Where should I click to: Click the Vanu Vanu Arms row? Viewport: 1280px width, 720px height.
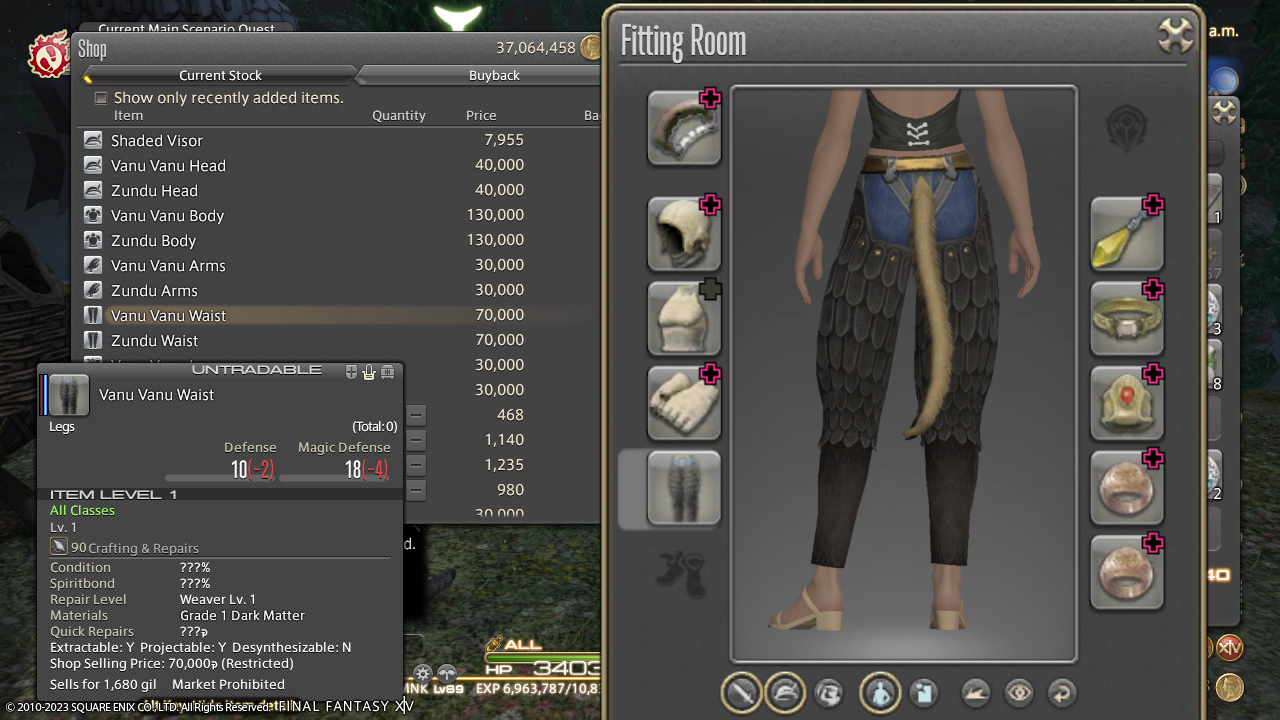click(168, 266)
